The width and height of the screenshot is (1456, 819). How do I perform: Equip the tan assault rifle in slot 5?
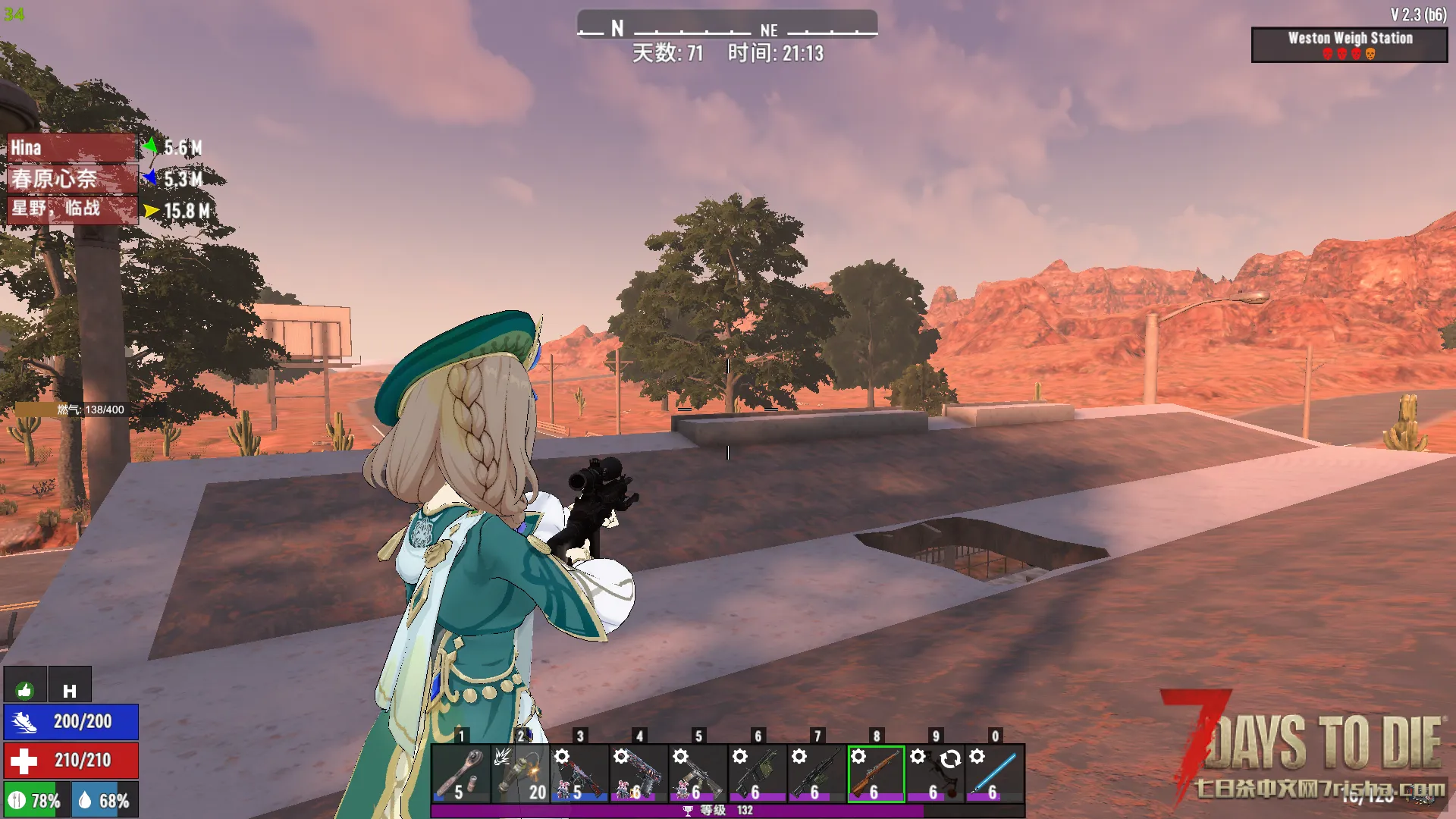tap(698, 773)
